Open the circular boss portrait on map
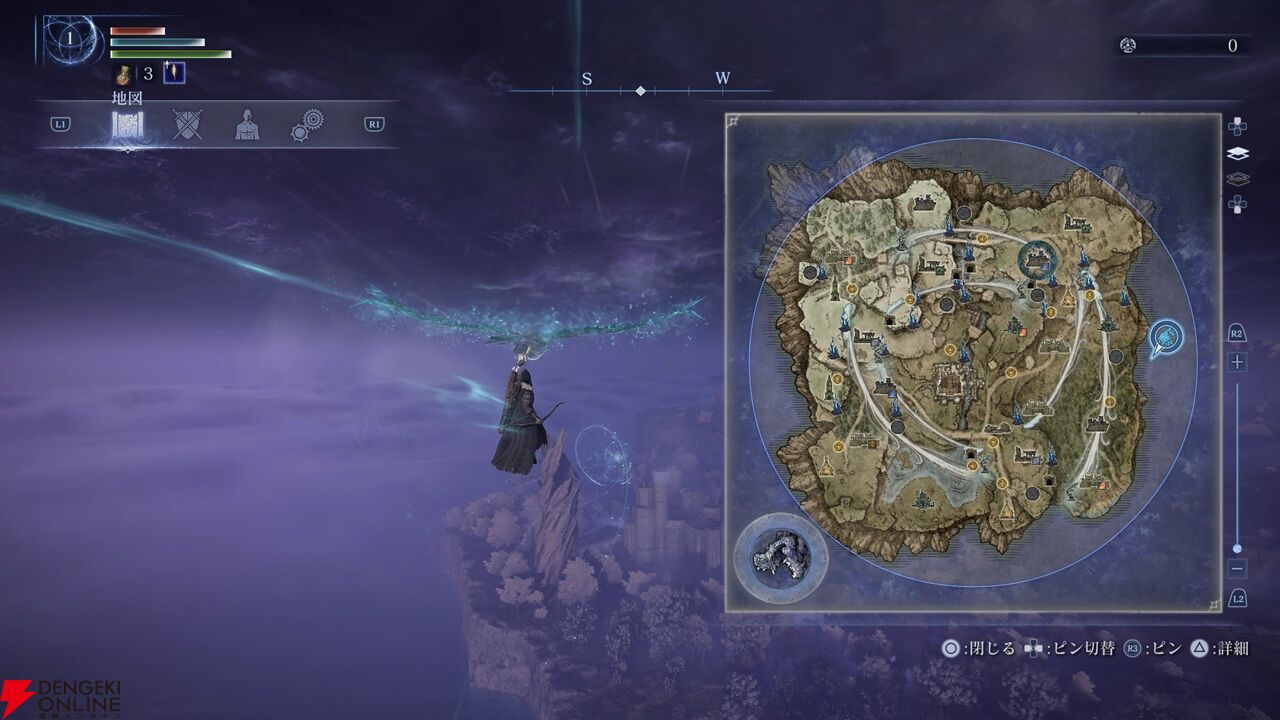1280x720 pixels. click(781, 557)
